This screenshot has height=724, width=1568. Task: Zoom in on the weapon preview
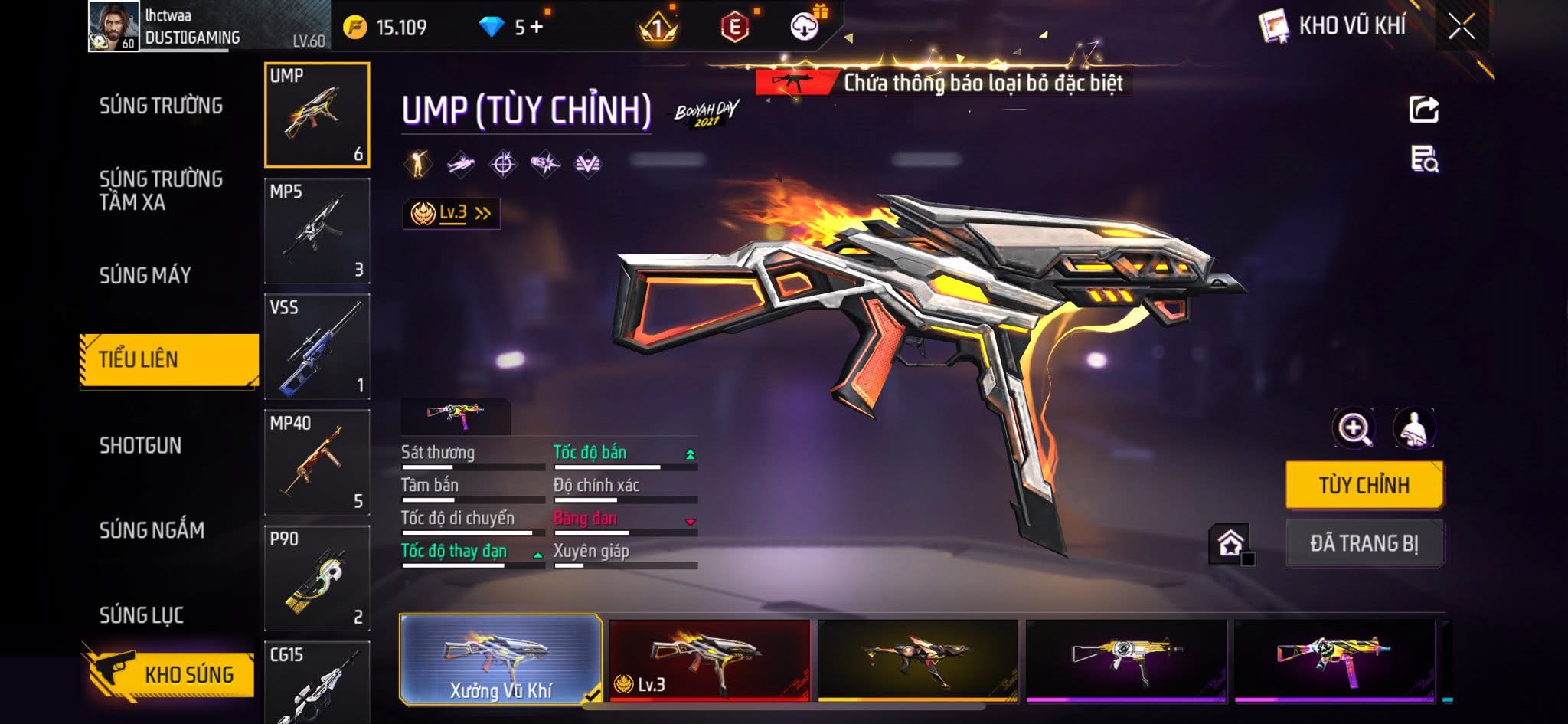1353,428
